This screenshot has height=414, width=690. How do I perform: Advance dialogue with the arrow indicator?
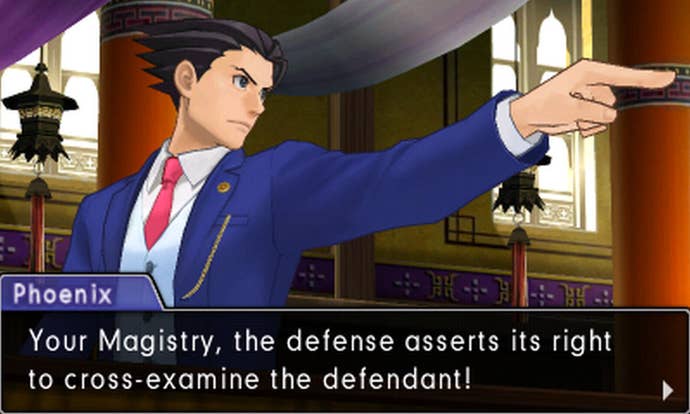668,388
